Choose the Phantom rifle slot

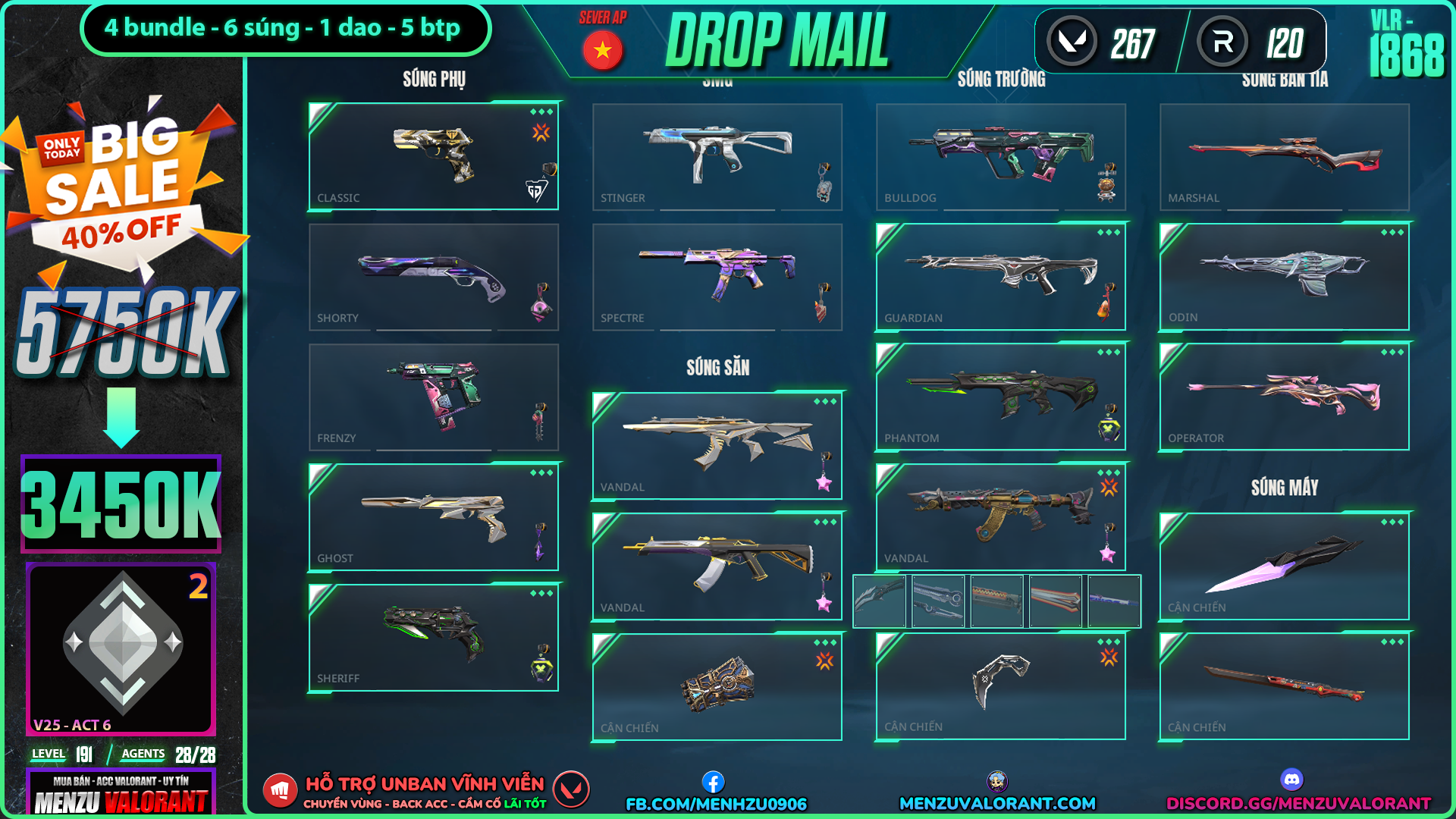click(x=1000, y=397)
